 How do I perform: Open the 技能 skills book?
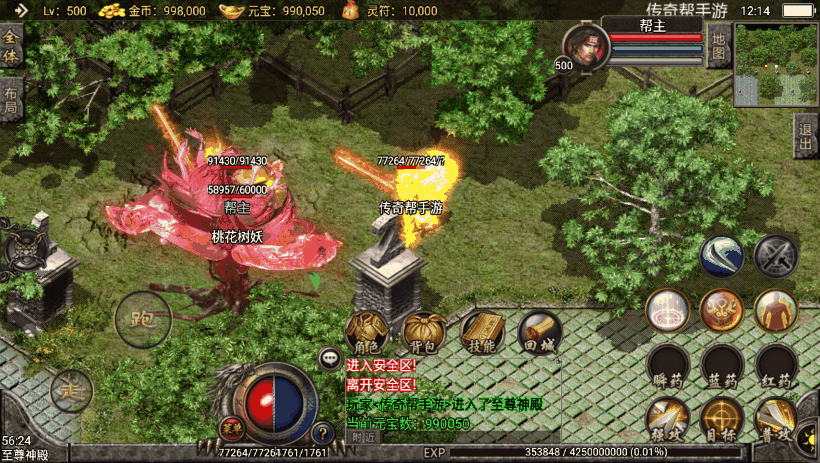tap(482, 331)
